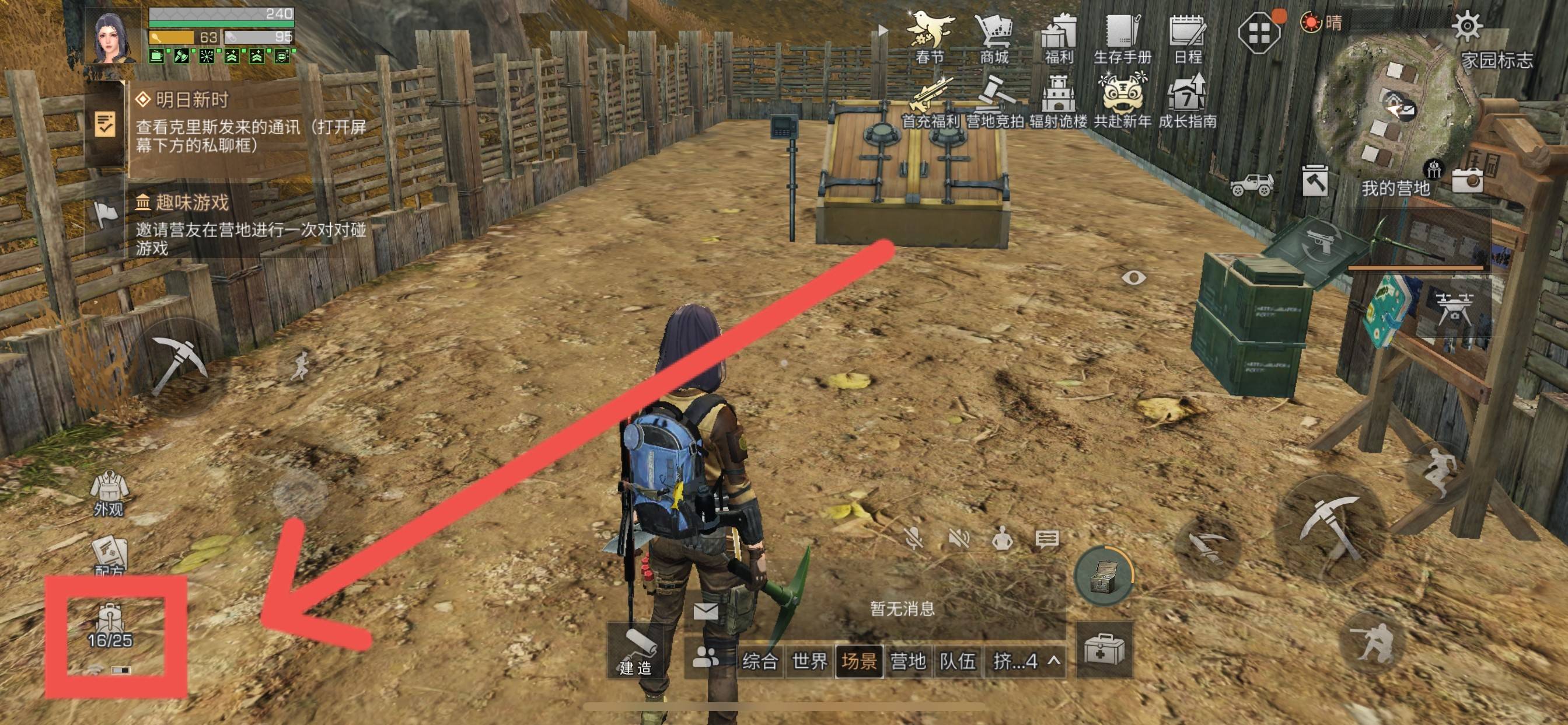This screenshot has height=725, width=1568.
Task: Open the mail envelope icon
Action: pos(706,611)
